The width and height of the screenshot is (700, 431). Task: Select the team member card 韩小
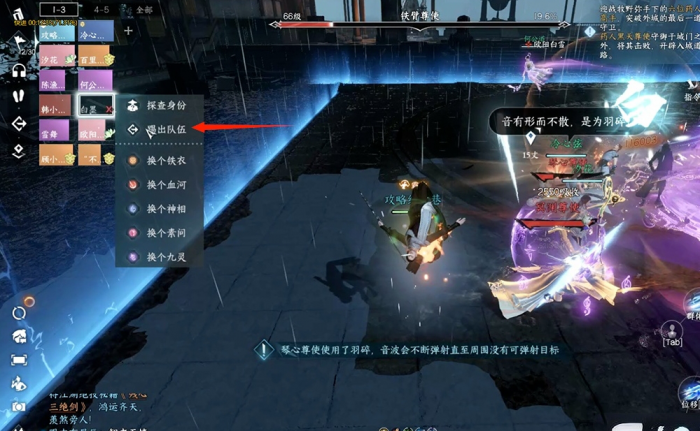coord(55,106)
